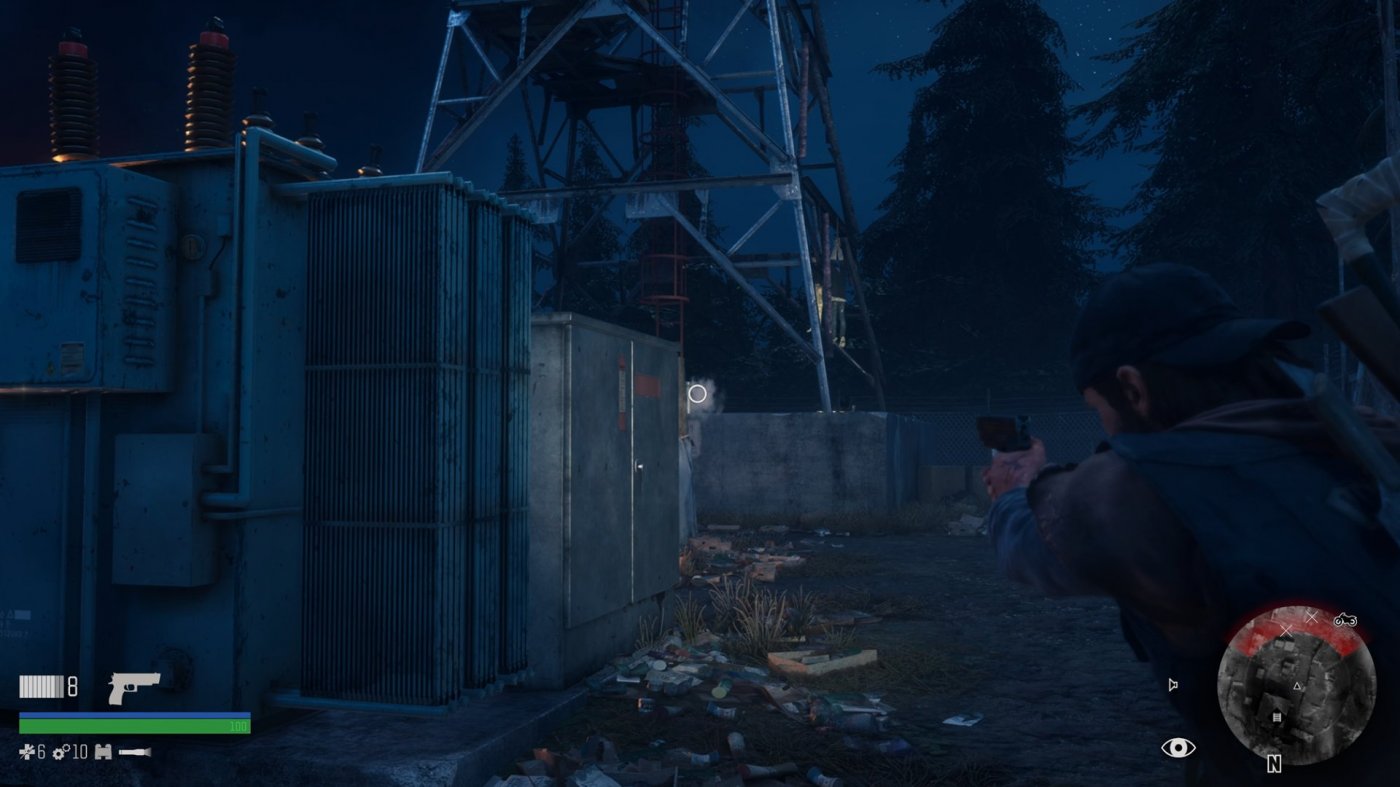
Task: Open the saddlebag inventory icon
Action: (x=103, y=752)
